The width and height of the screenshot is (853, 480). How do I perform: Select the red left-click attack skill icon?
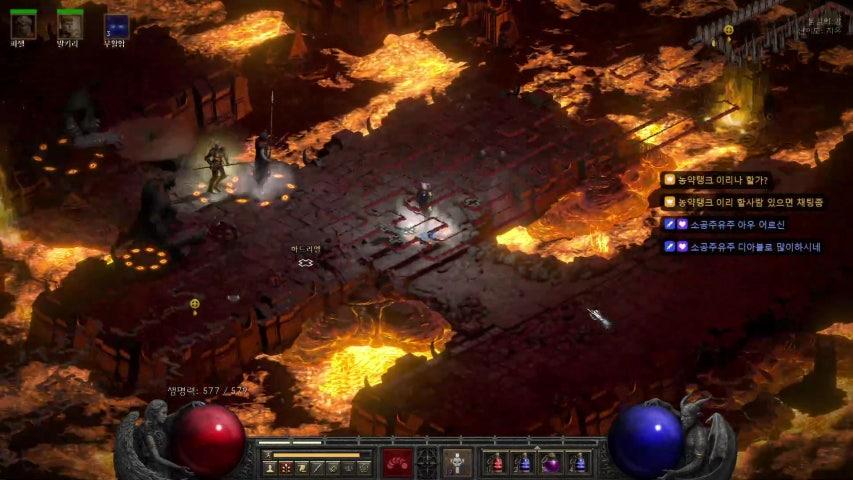pyautogui.click(x=397, y=462)
